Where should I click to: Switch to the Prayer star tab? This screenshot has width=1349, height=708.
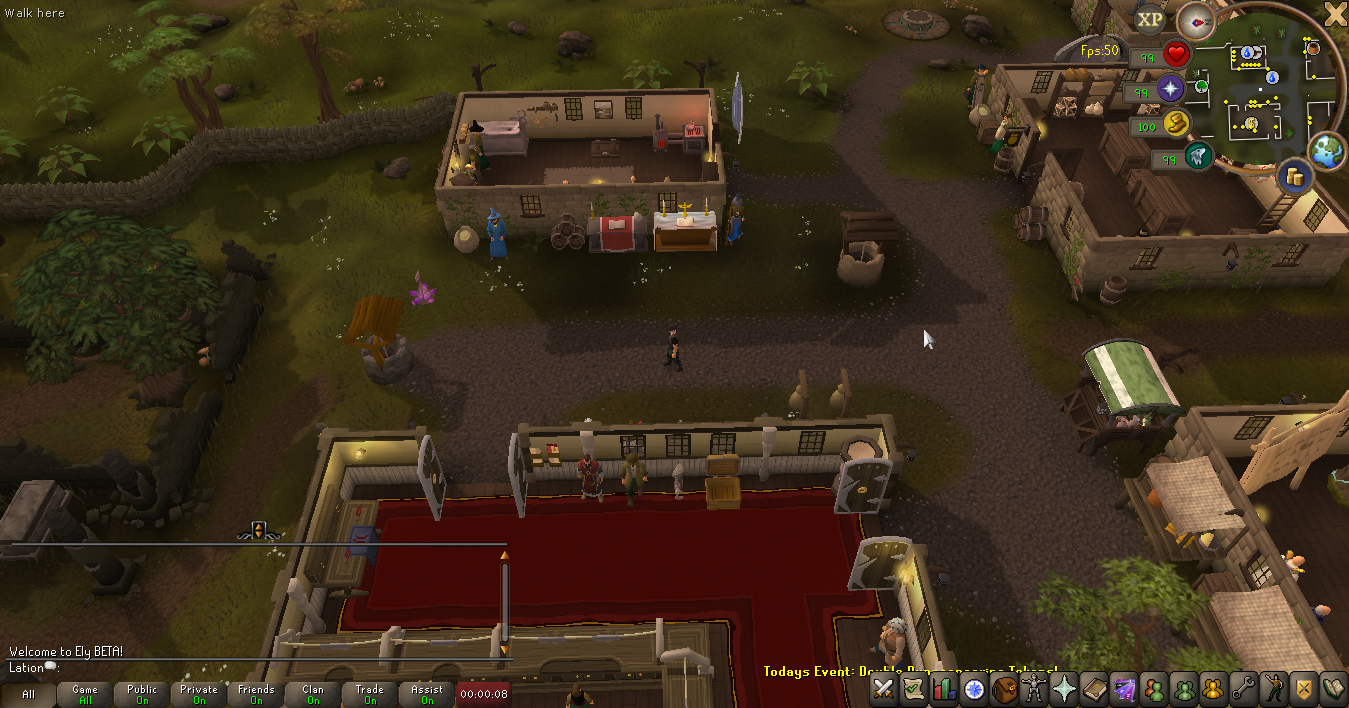click(1064, 688)
